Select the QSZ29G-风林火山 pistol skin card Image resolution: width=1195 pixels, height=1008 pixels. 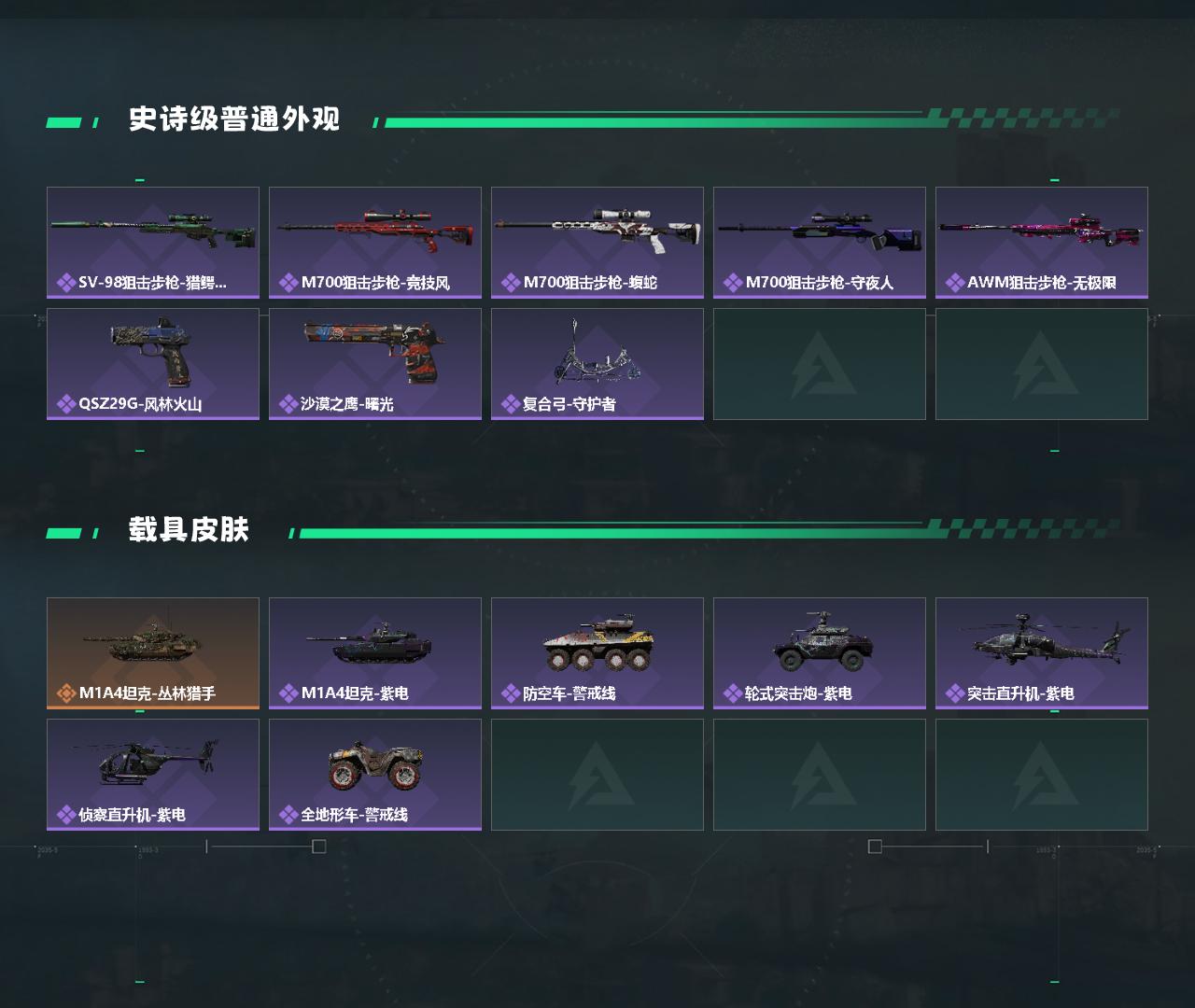[x=152, y=362]
